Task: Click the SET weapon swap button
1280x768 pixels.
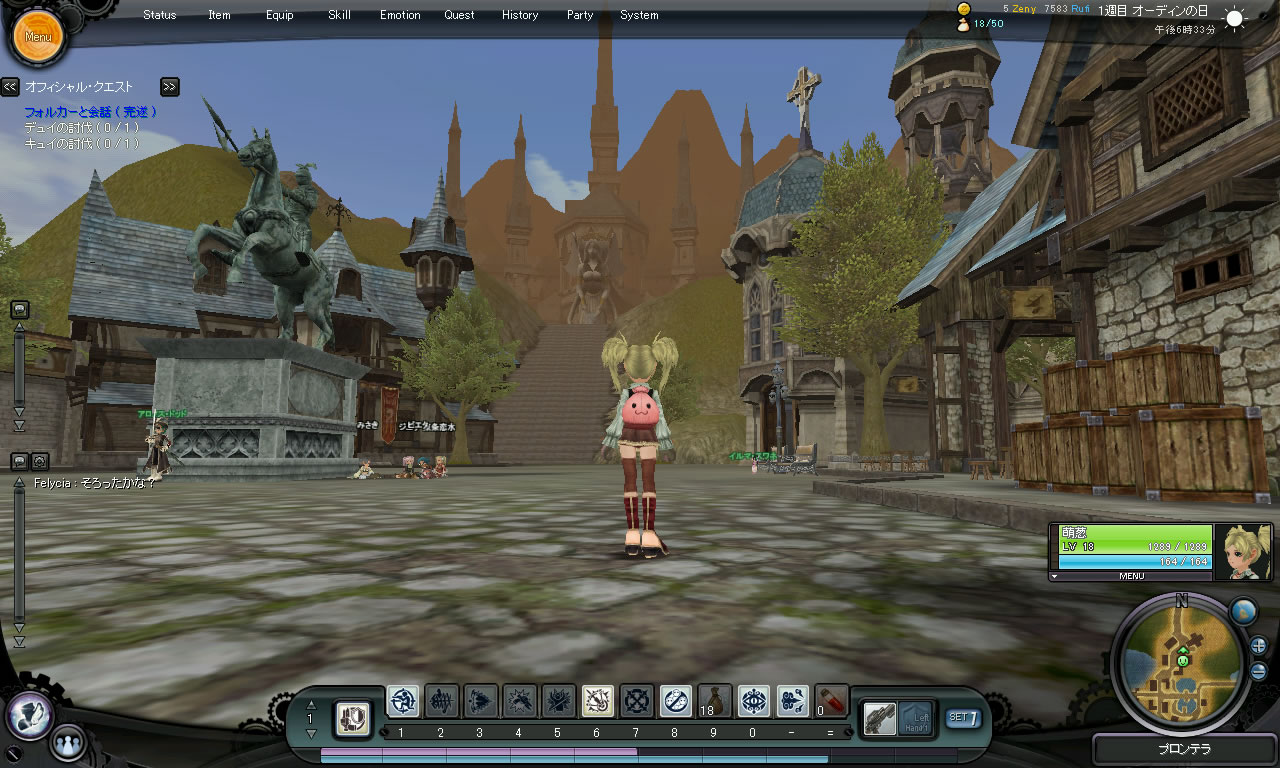Action: point(962,717)
